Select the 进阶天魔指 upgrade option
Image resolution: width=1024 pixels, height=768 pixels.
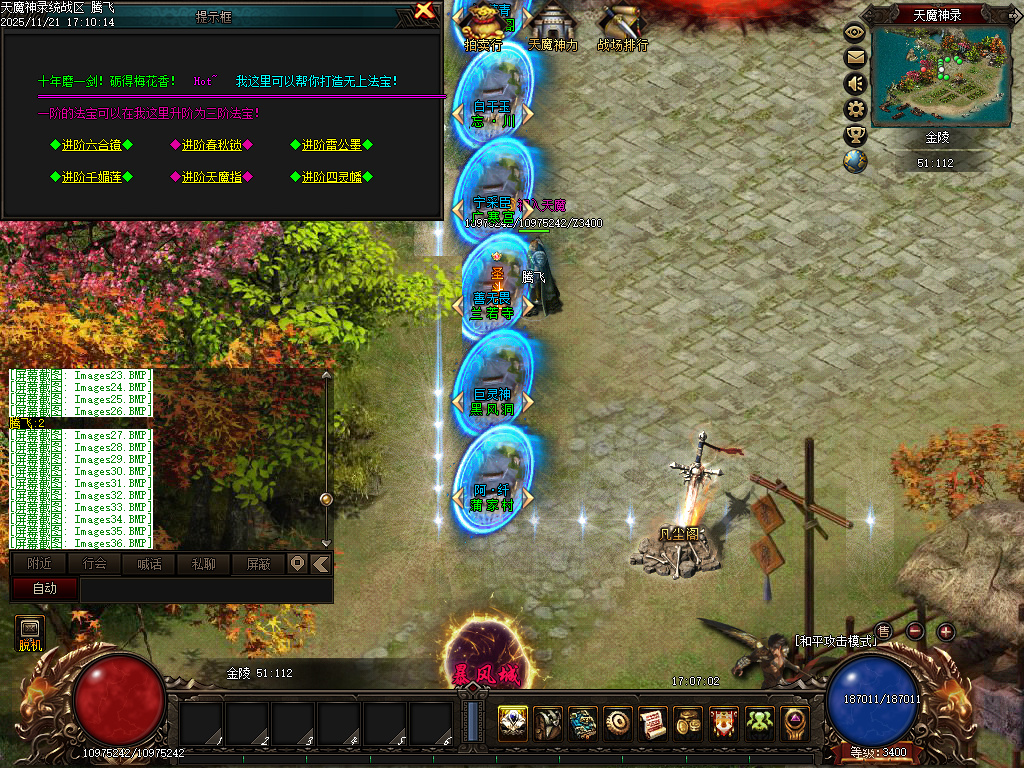pos(211,177)
